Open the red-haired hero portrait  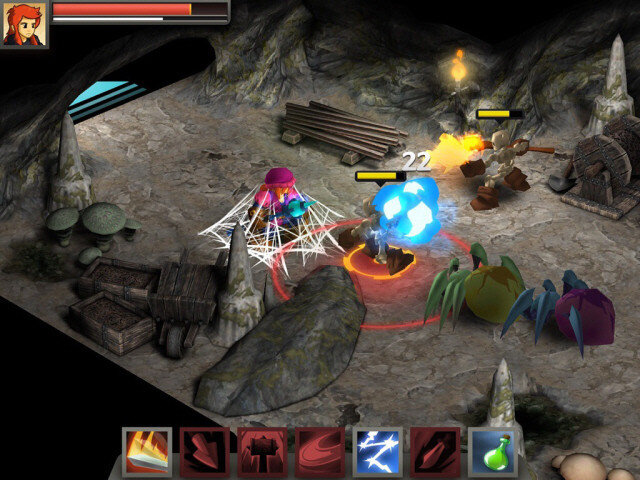click(24, 24)
